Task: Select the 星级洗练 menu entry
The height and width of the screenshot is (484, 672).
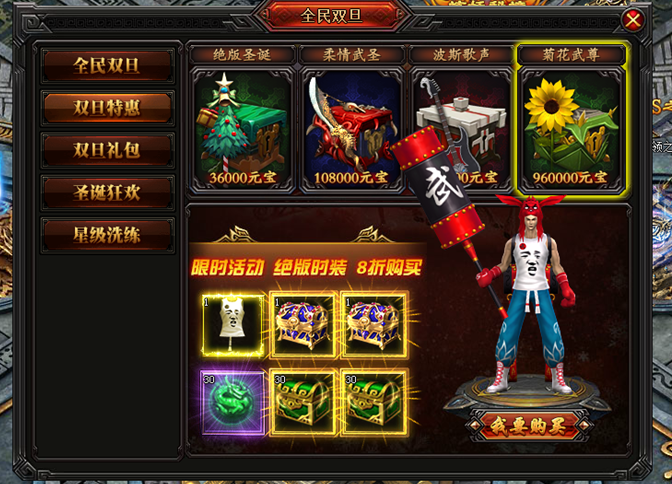Action: [107, 234]
